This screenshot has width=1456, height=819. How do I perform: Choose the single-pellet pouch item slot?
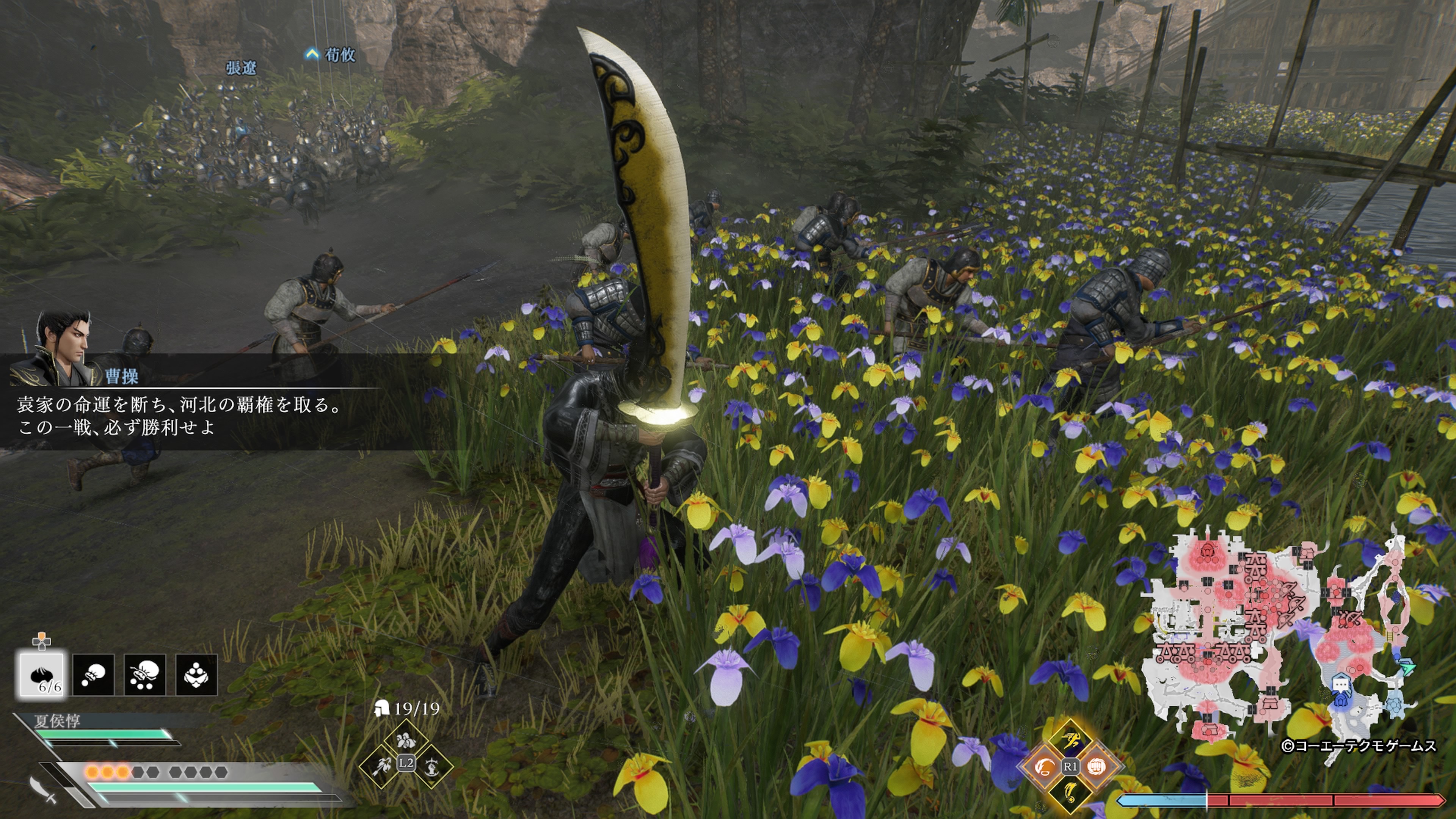click(x=93, y=674)
